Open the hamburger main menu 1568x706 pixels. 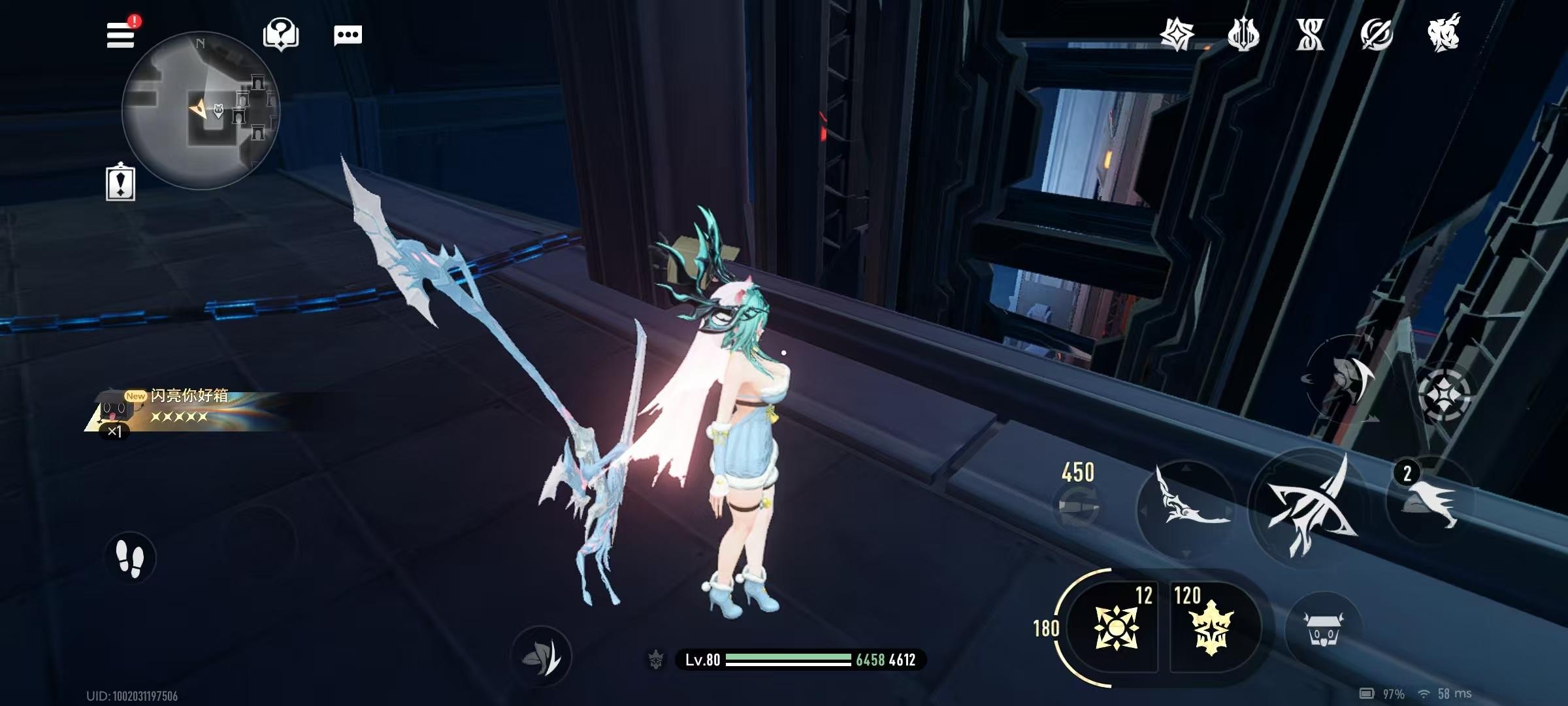pos(121,34)
